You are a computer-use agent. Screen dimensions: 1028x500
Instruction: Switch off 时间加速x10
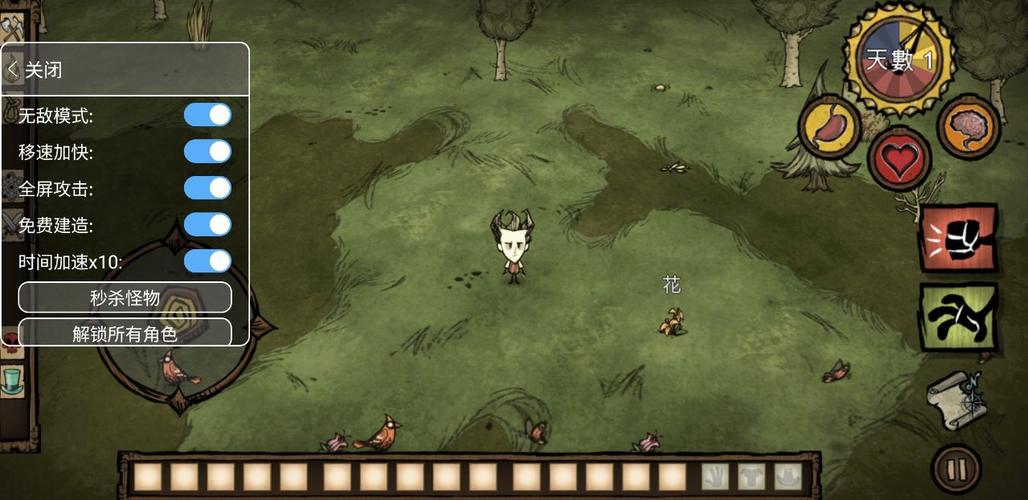click(207, 261)
